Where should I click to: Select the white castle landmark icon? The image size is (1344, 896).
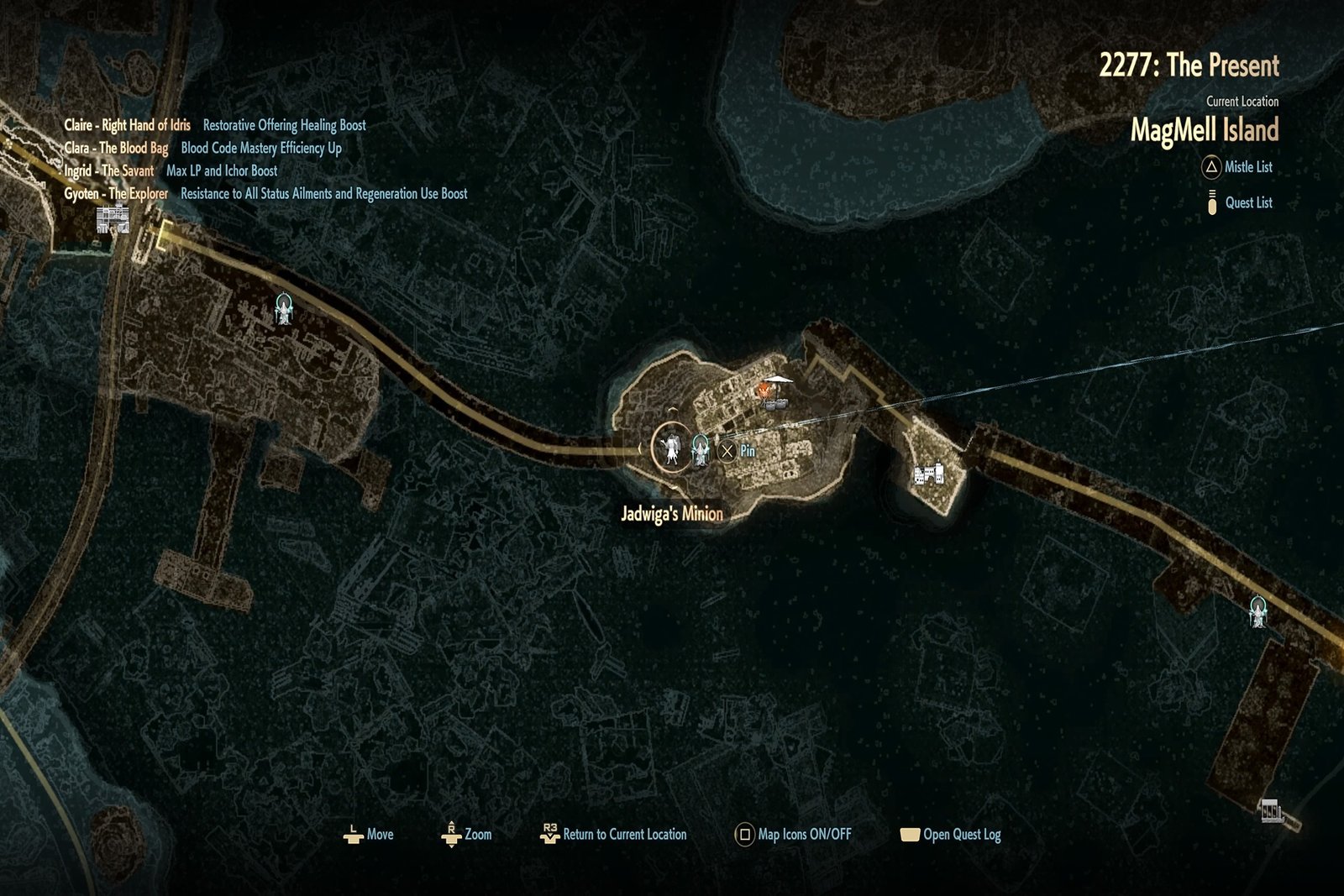click(x=929, y=474)
